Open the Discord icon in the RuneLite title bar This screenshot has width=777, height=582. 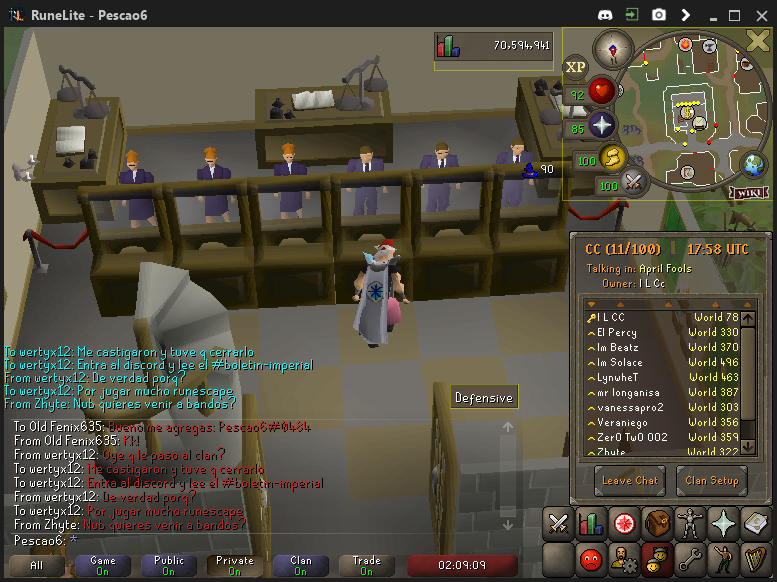point(605,15)
